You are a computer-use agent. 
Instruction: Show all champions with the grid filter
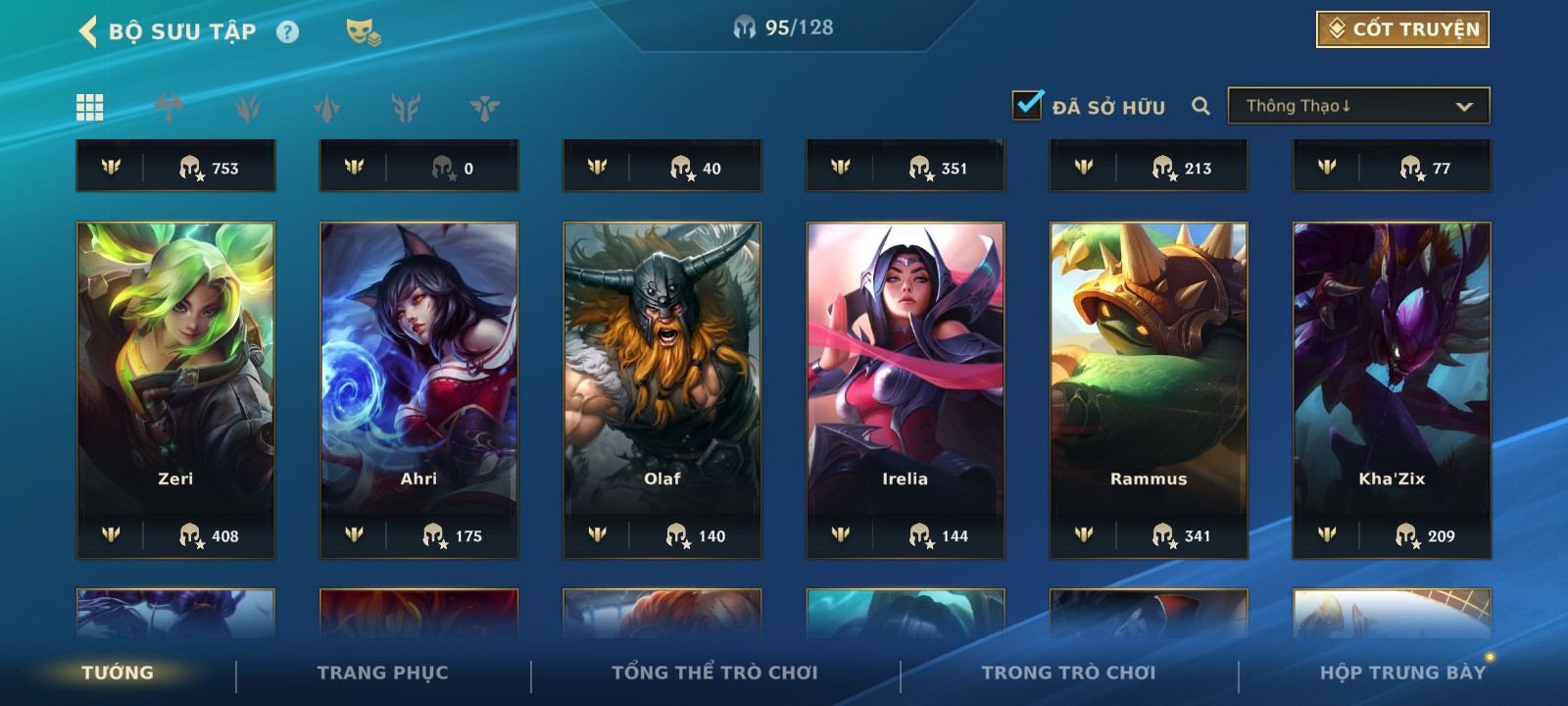(90, 107)
